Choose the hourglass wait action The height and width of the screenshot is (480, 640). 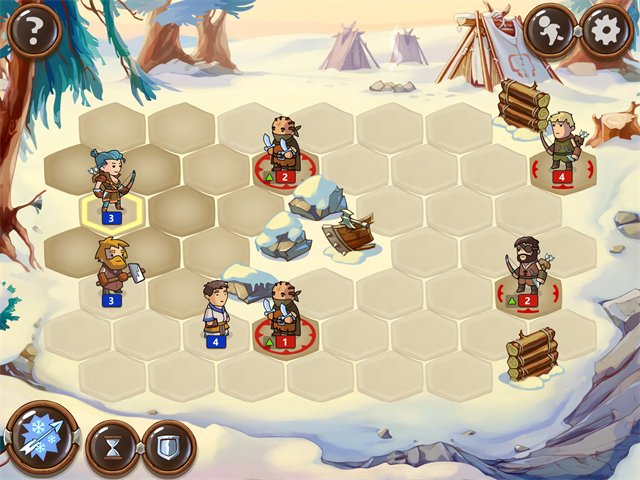pyautogui.click(x=111, y=446)
